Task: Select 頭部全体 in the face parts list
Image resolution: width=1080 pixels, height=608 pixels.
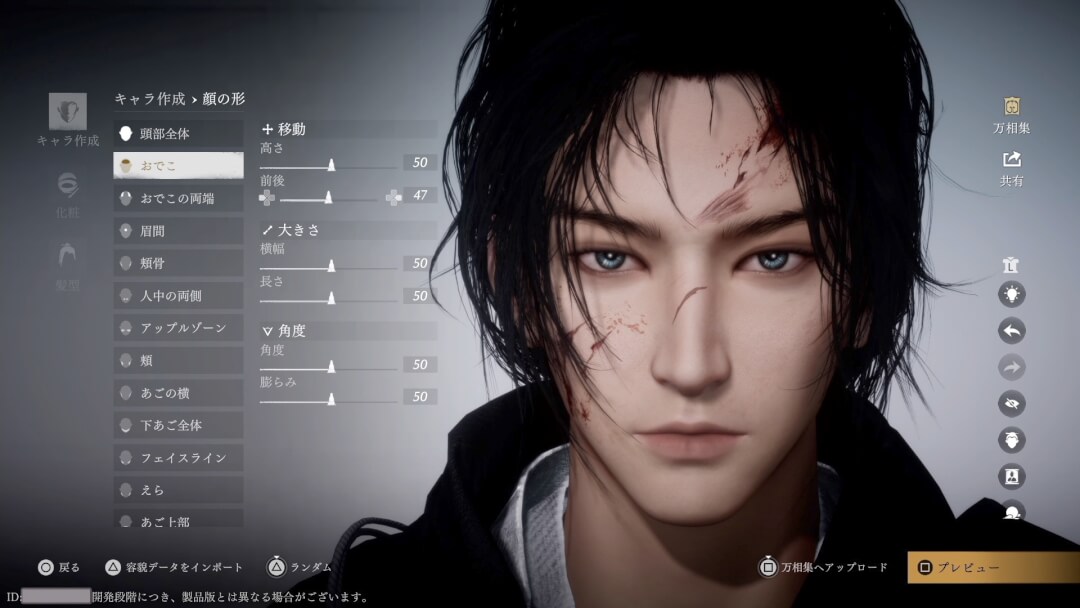Action: pos(178,133)
